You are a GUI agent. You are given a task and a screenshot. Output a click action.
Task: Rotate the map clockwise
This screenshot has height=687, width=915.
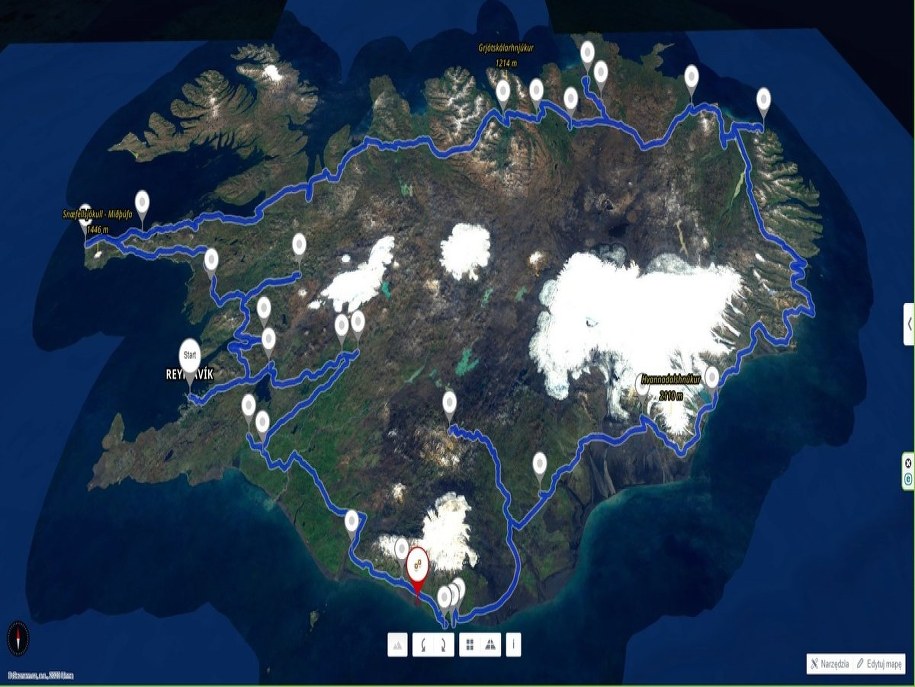[x=443, y=645]
